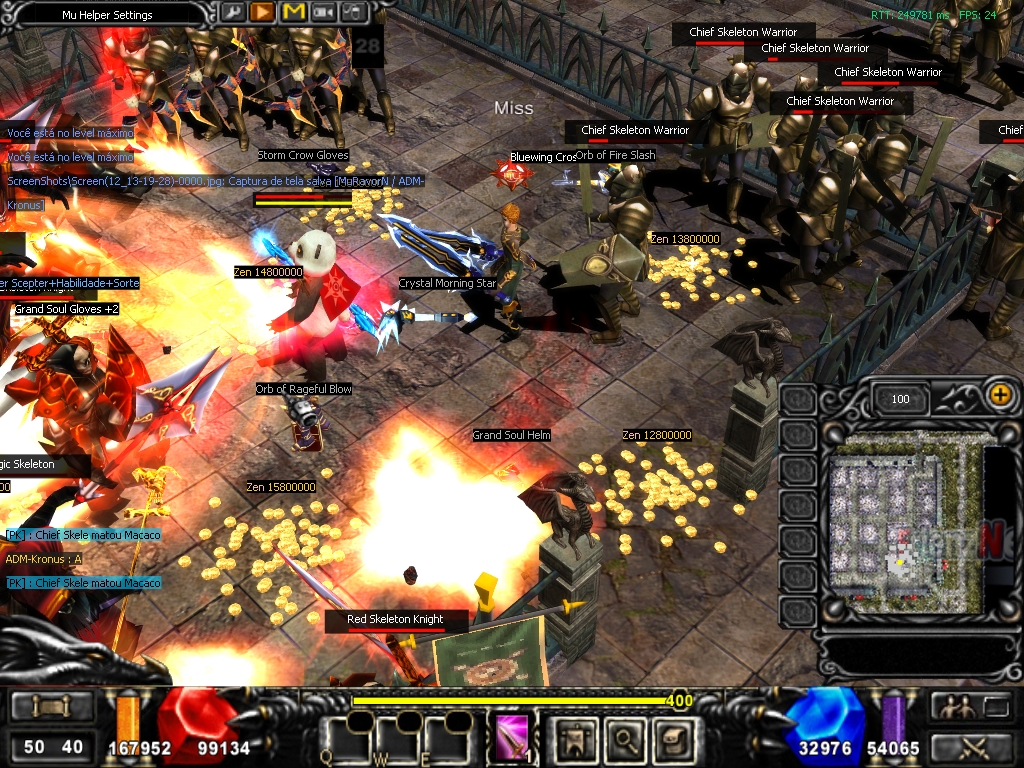Click the yellow M button in the top bar

[293, 12]
